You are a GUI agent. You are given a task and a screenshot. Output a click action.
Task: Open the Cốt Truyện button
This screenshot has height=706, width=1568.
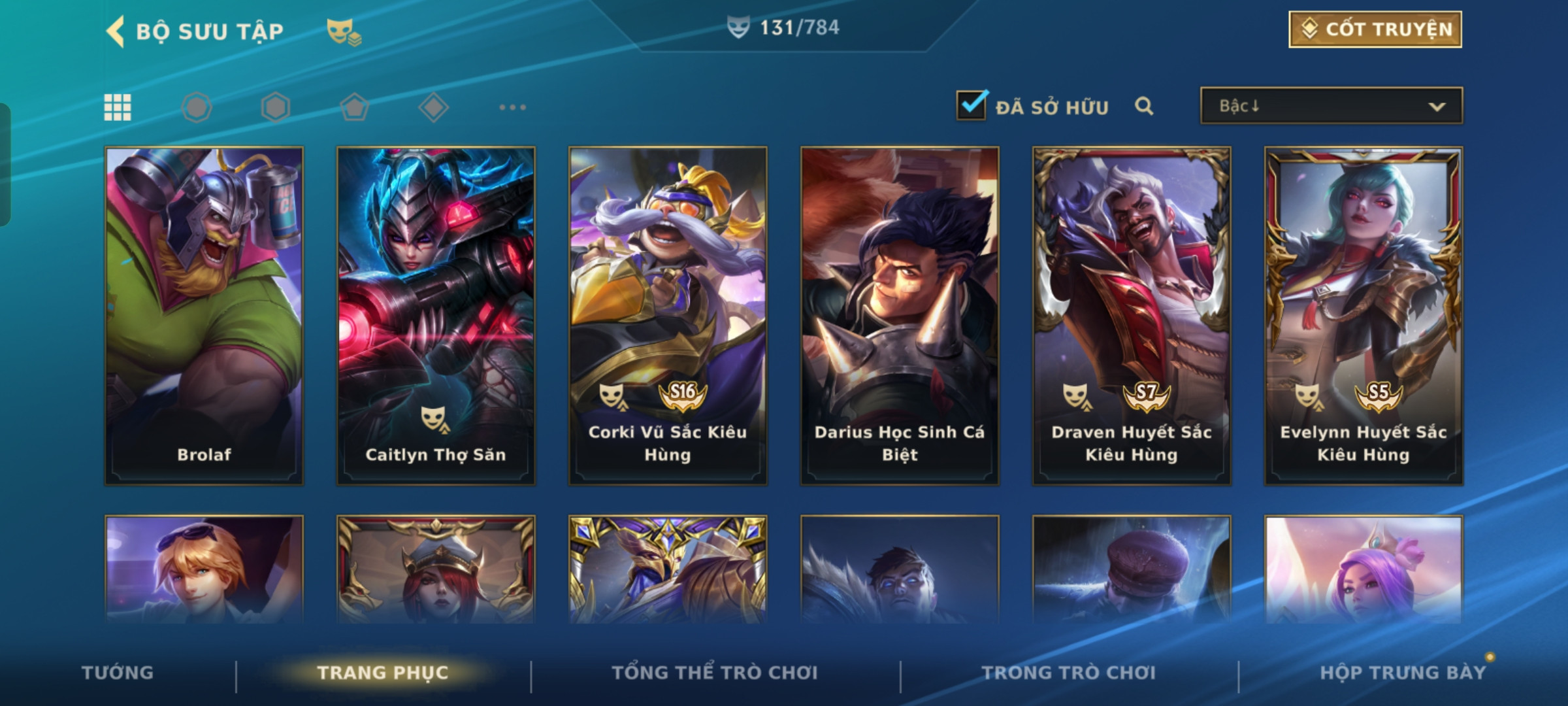coord(1375,29)
